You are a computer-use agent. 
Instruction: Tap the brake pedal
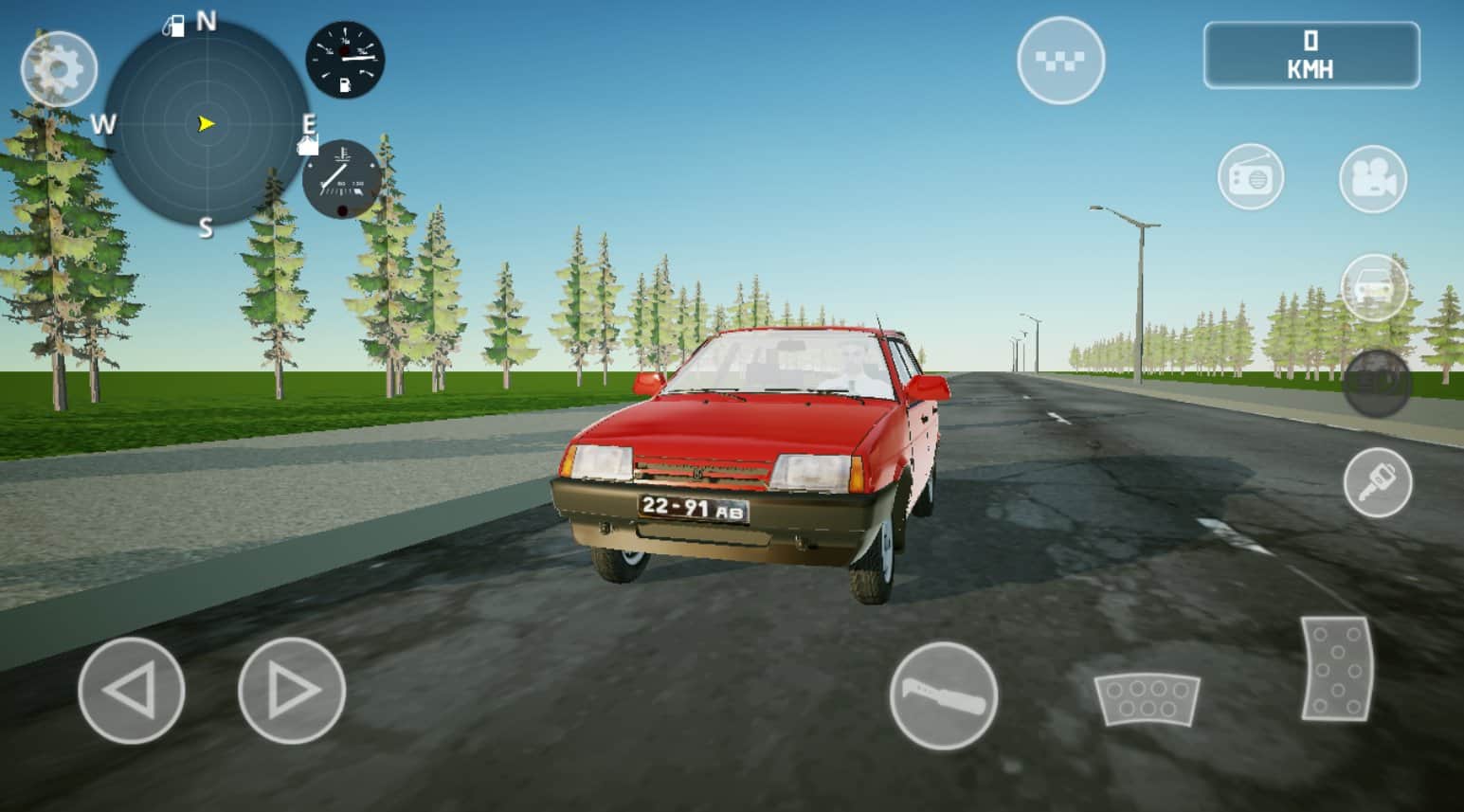tap(1147, 699)
